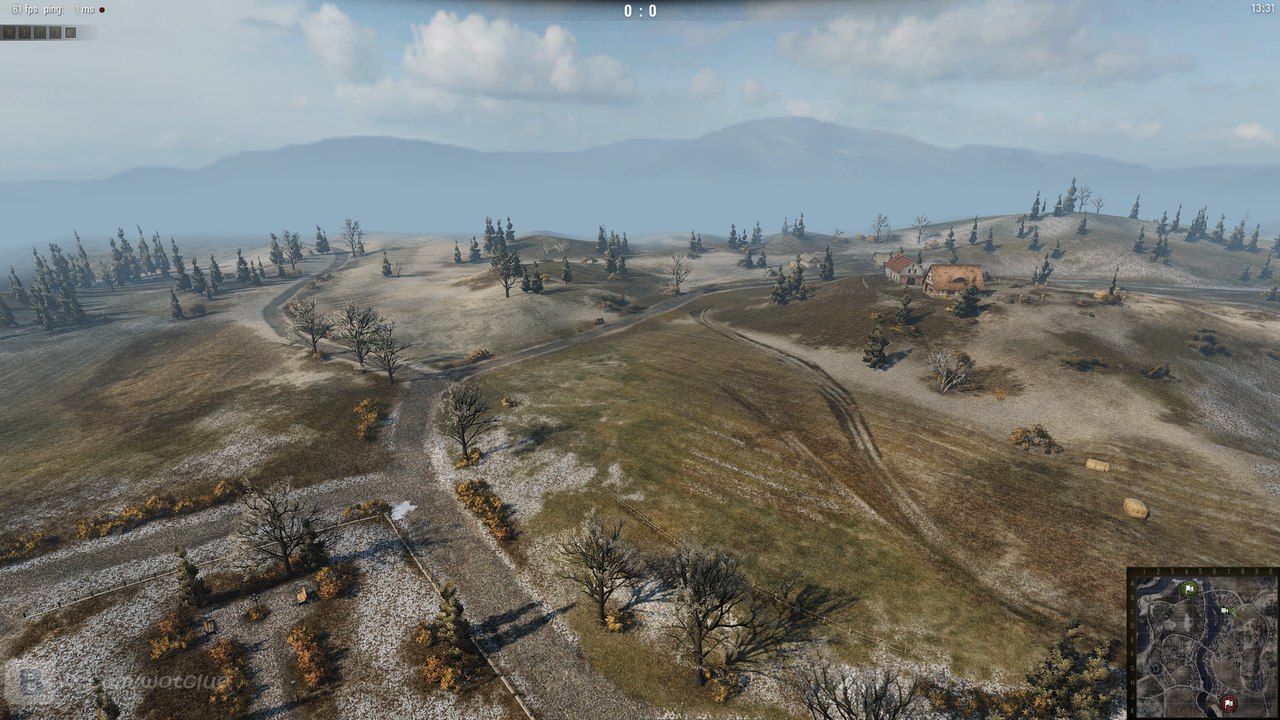Click the minimap in the corner
This screenshot has height=720, width=1280.
click(1204, 644)
